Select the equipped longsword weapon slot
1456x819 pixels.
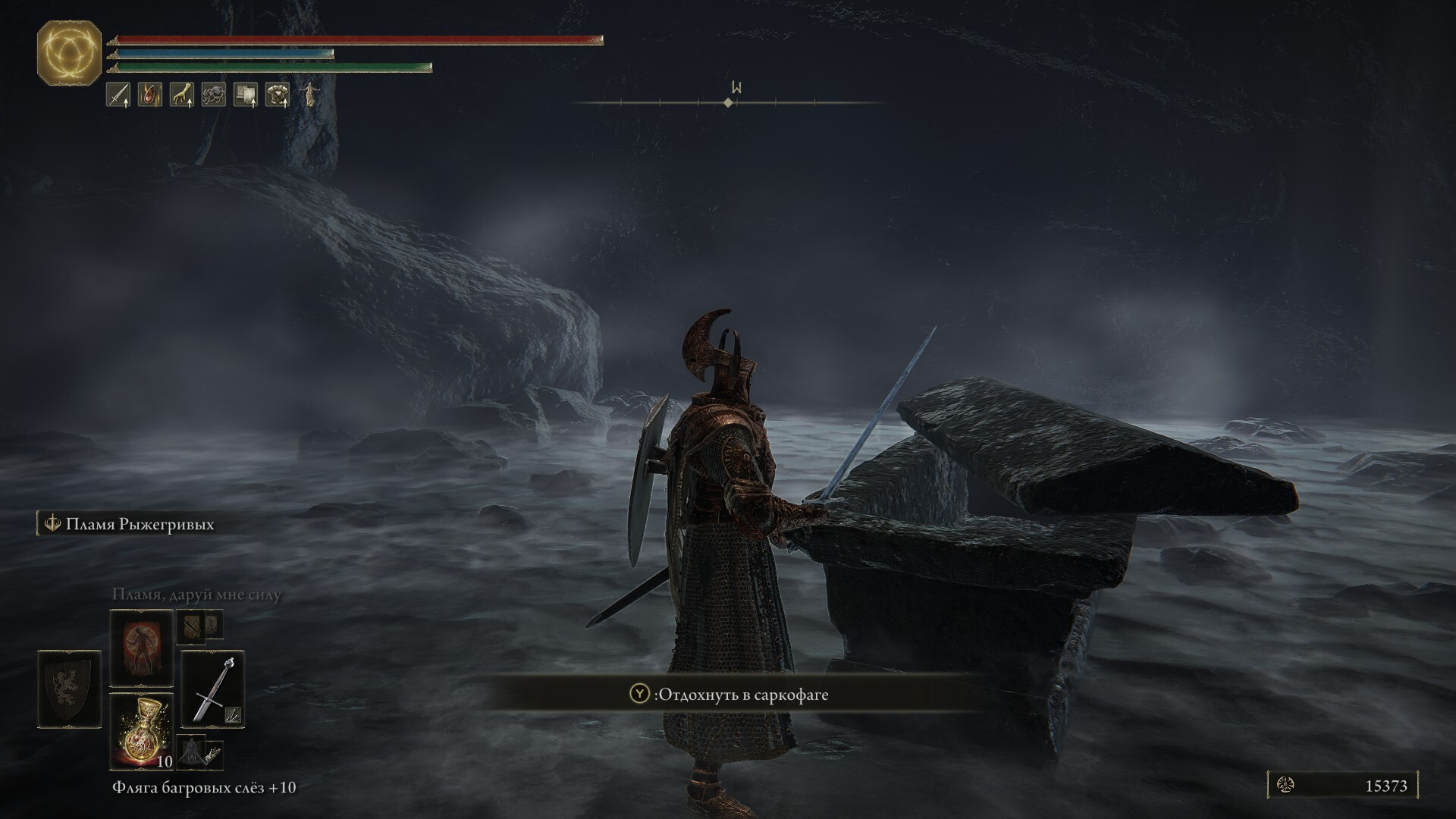213,689
